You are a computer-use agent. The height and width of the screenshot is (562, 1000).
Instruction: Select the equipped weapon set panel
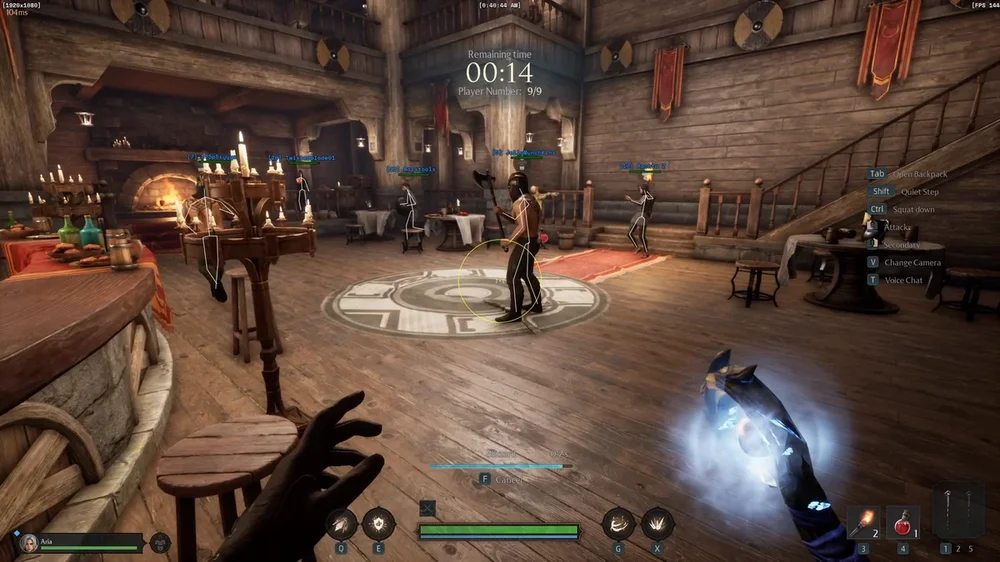coord(957,512)
